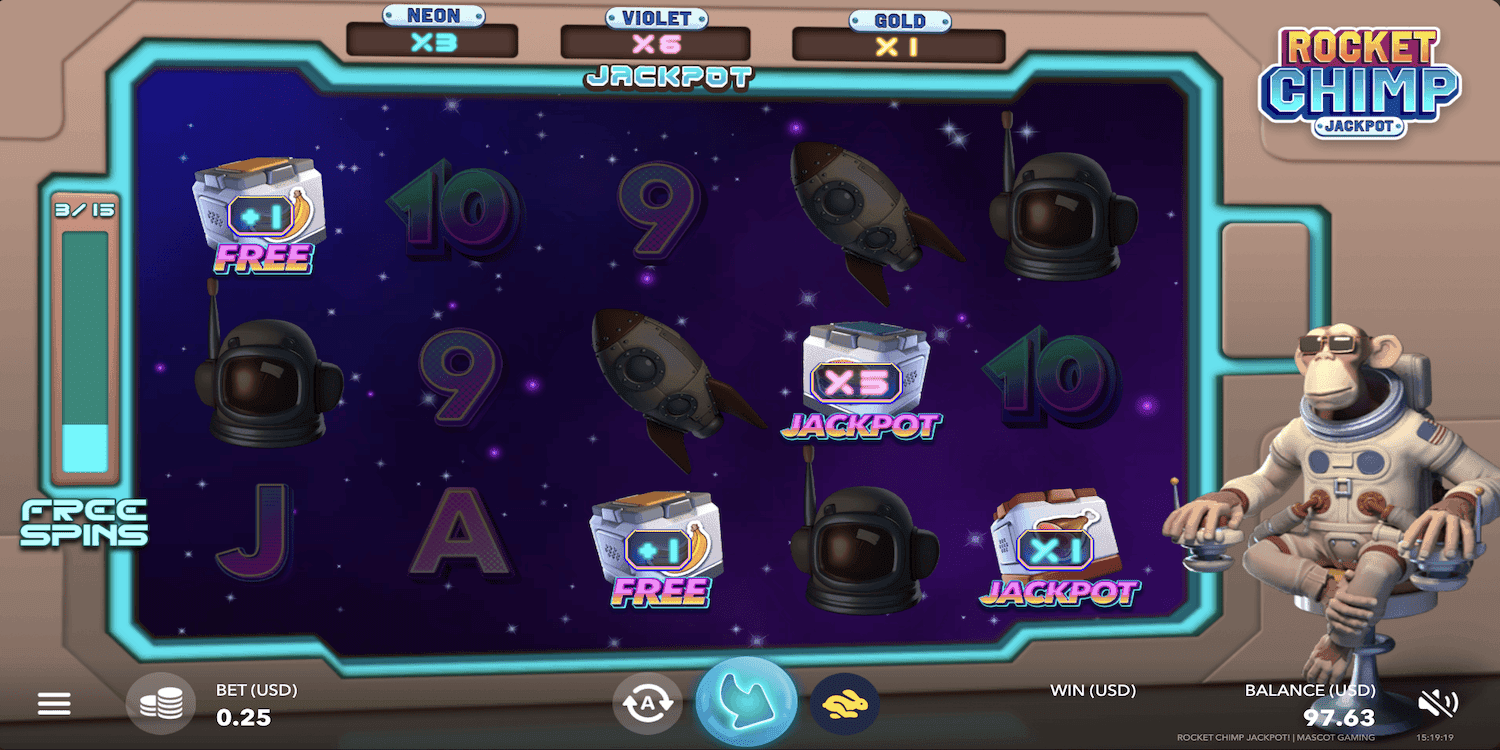This screenshot has width=1500, height=750.
Task: Open the hamburger menu
Action: click(x=54, y=704)
